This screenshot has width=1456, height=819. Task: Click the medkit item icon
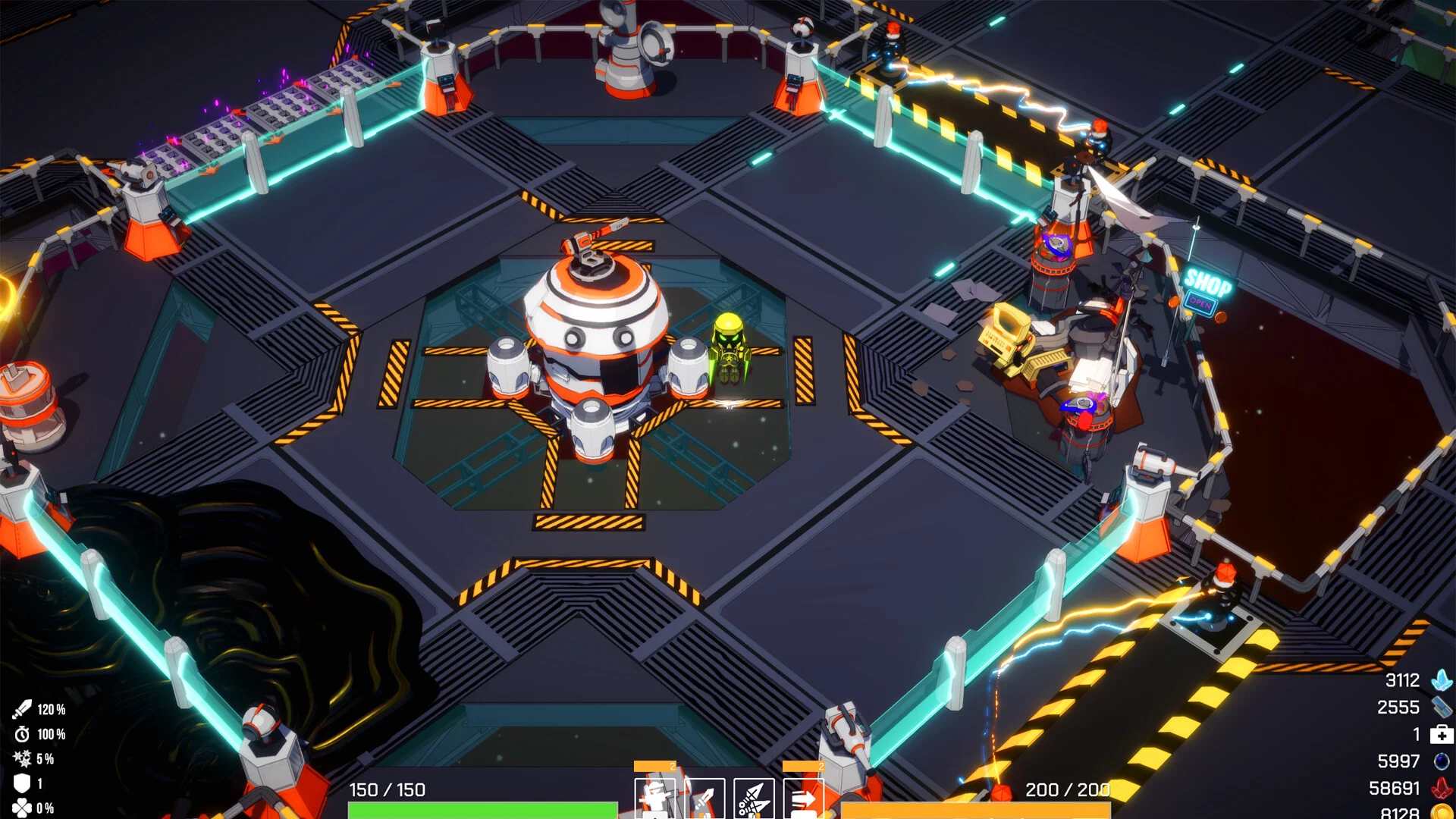pos(1442,734)
